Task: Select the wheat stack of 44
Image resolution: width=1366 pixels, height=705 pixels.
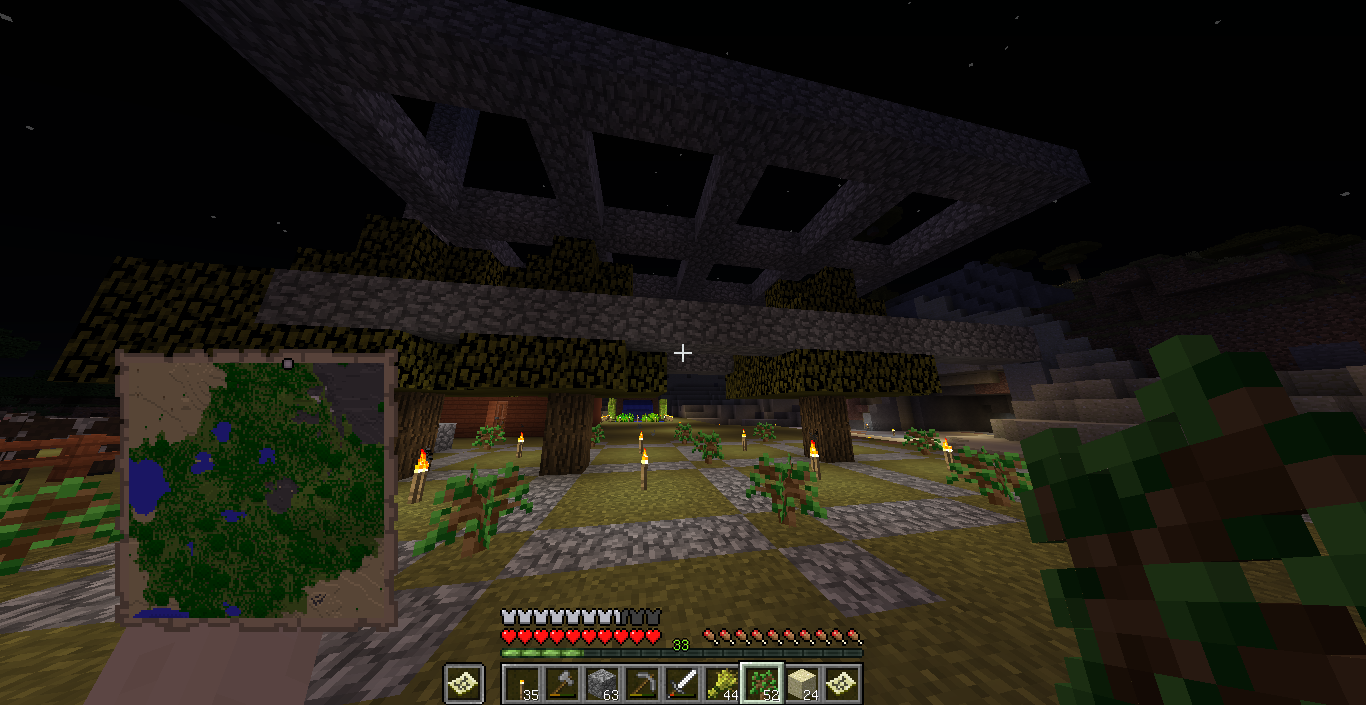Action: [x=720, y=684]
